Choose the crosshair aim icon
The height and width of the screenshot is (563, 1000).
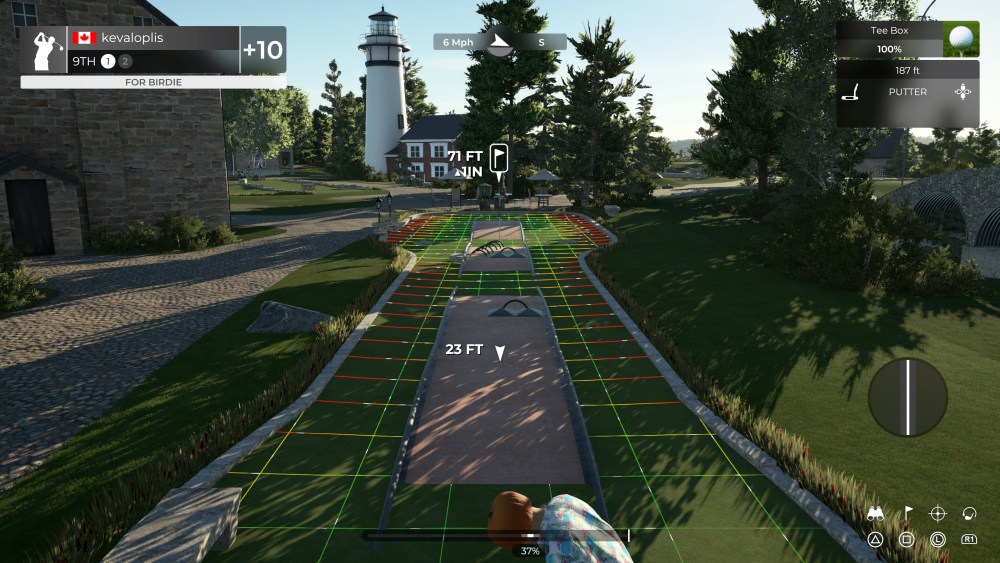(937, 513)
